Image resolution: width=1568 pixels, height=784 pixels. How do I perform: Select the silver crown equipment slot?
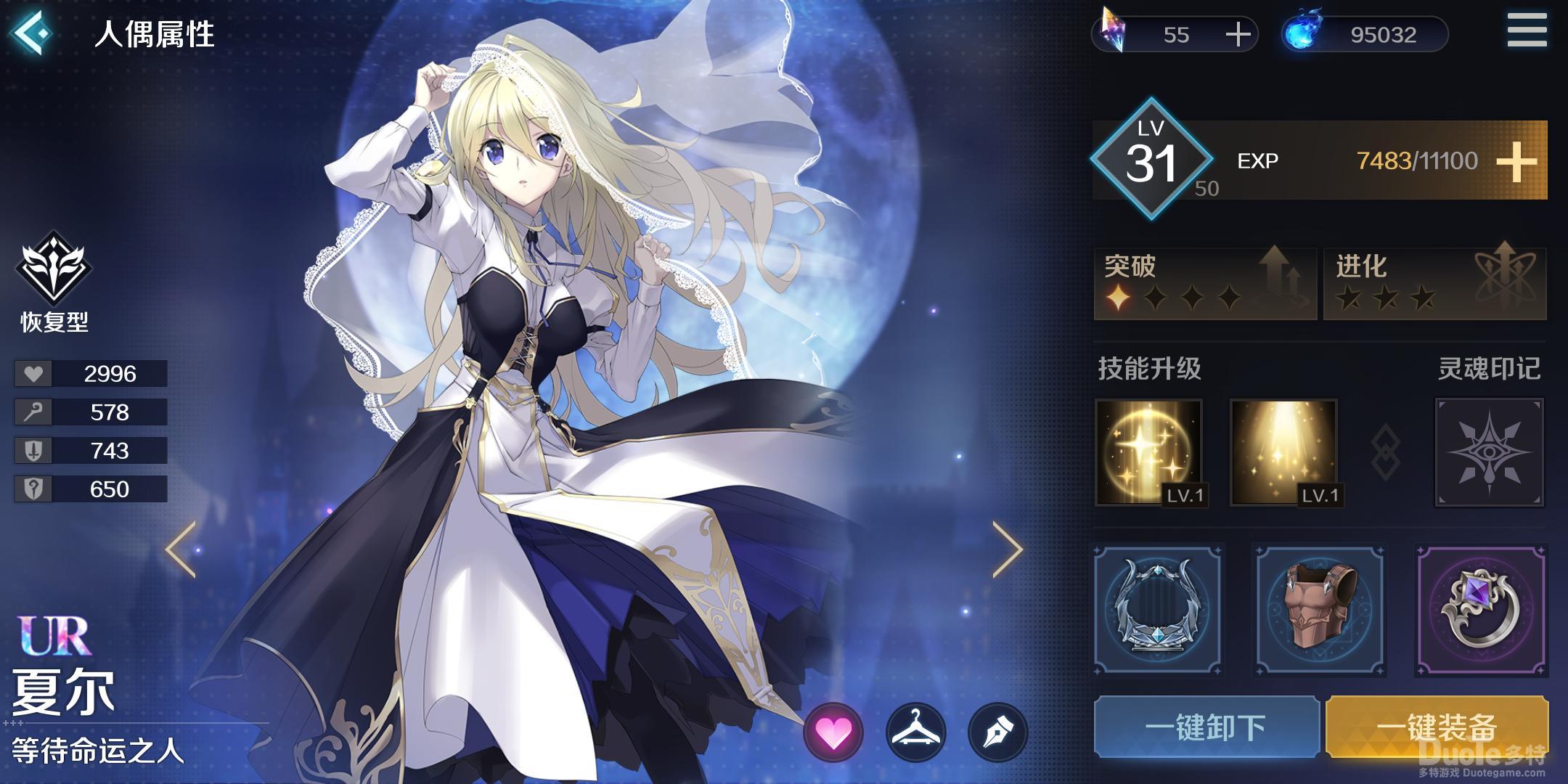point(1157,610)
